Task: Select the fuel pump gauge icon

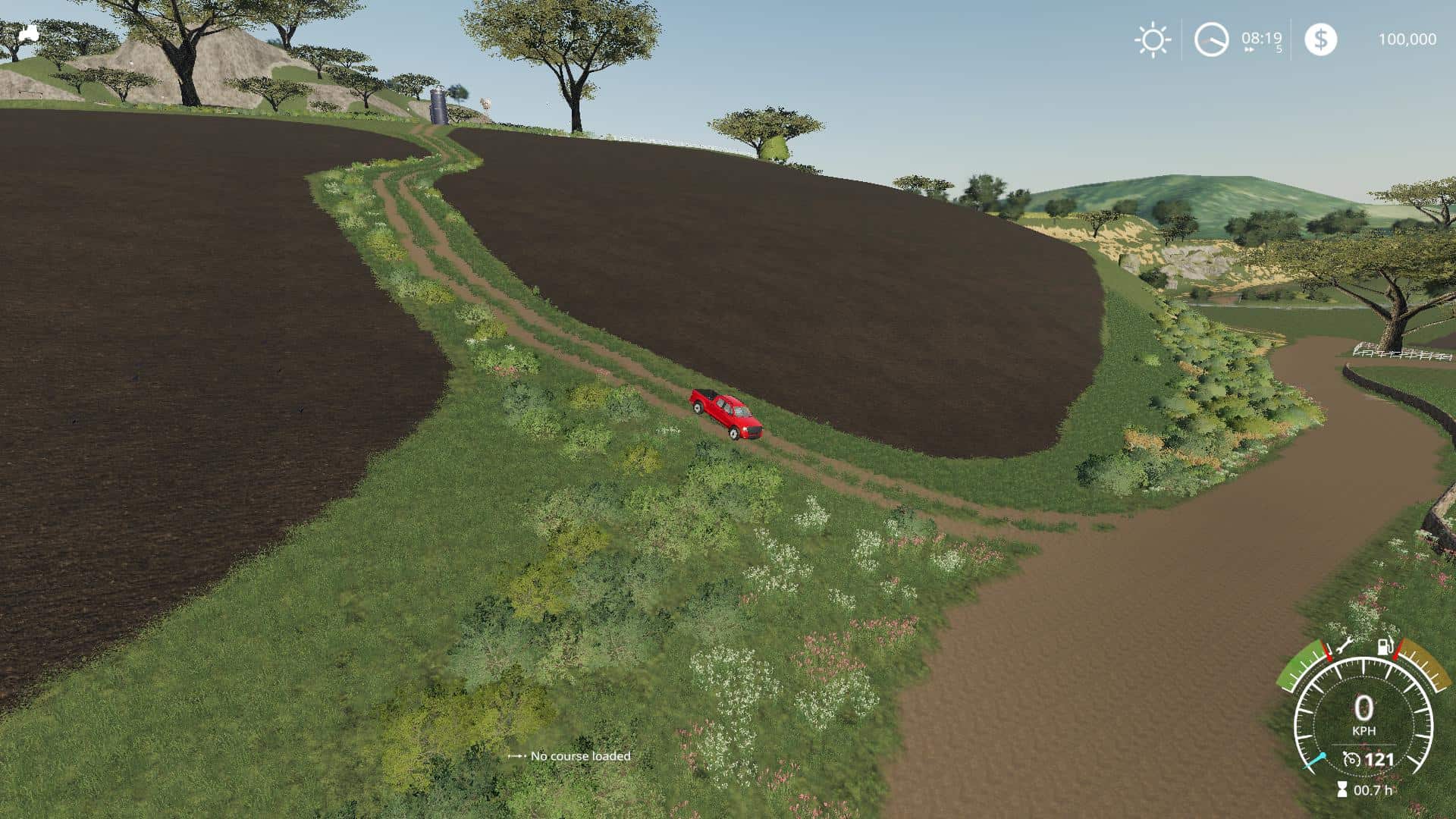Action: [1385, 648]
